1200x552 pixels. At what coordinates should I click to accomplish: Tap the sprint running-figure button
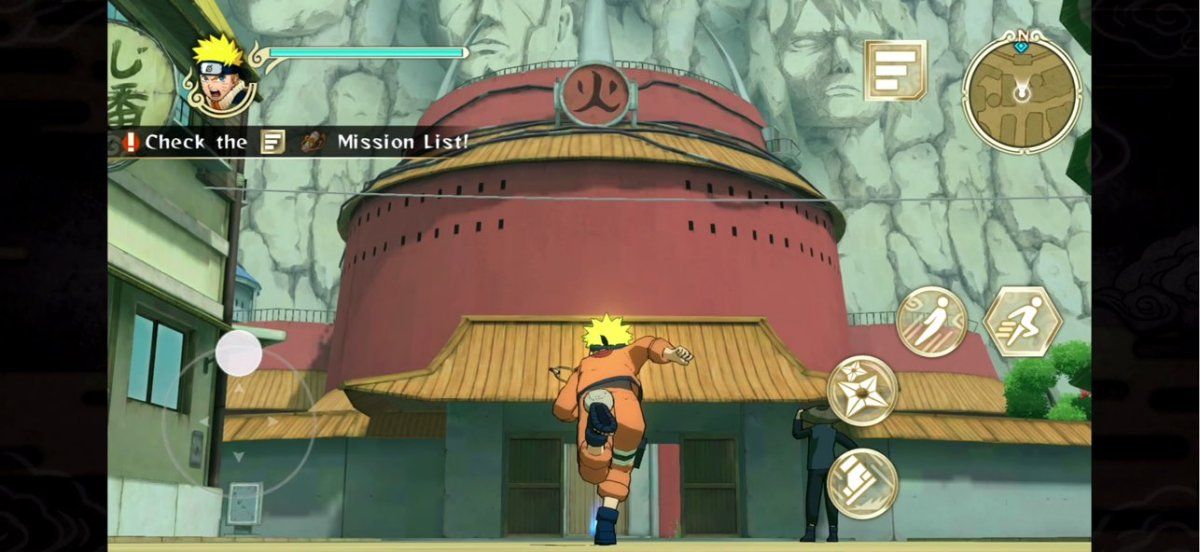pyautogui.click(x=1021, y=322)
